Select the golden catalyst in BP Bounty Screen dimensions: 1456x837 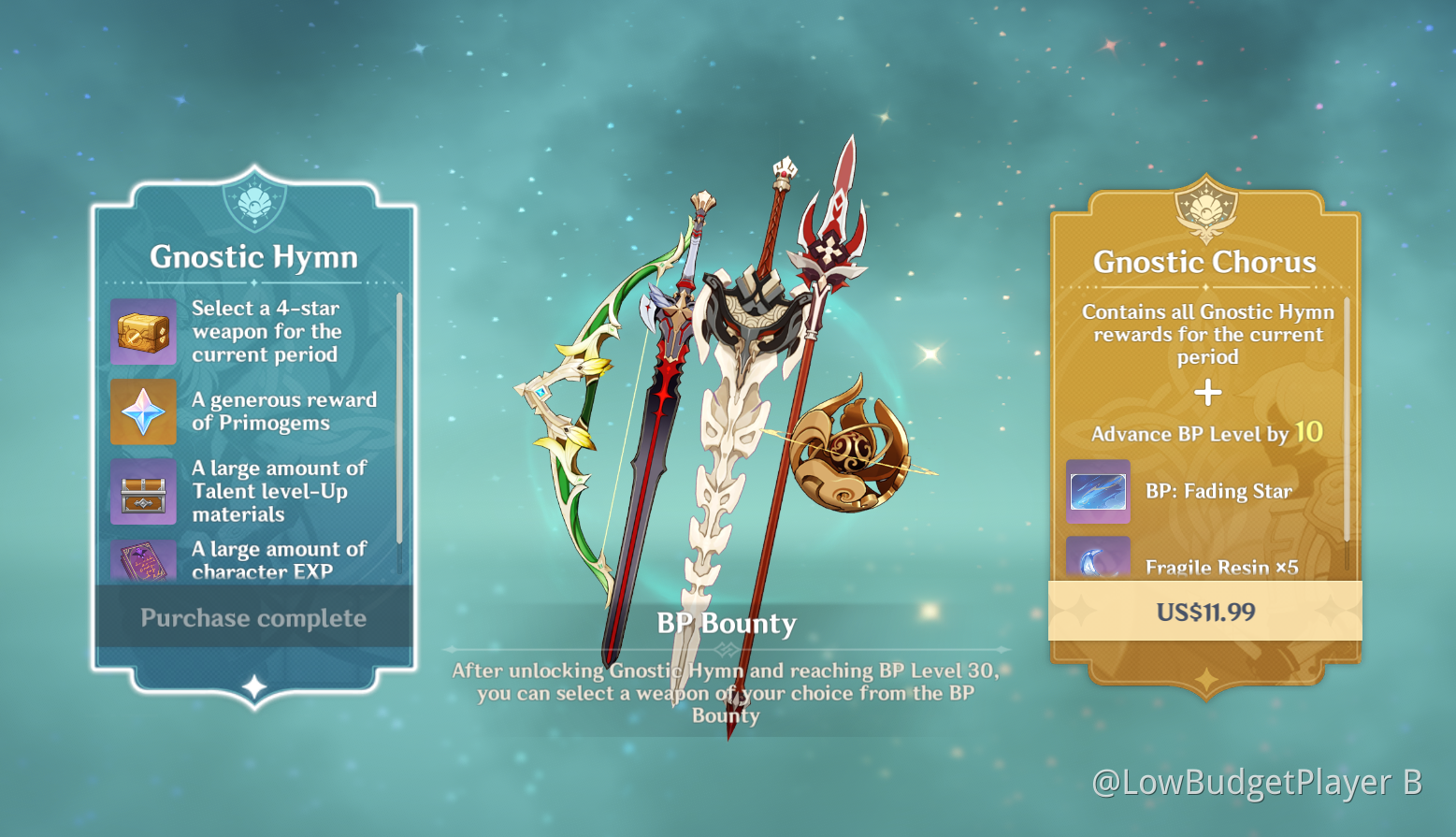[851, 449]
